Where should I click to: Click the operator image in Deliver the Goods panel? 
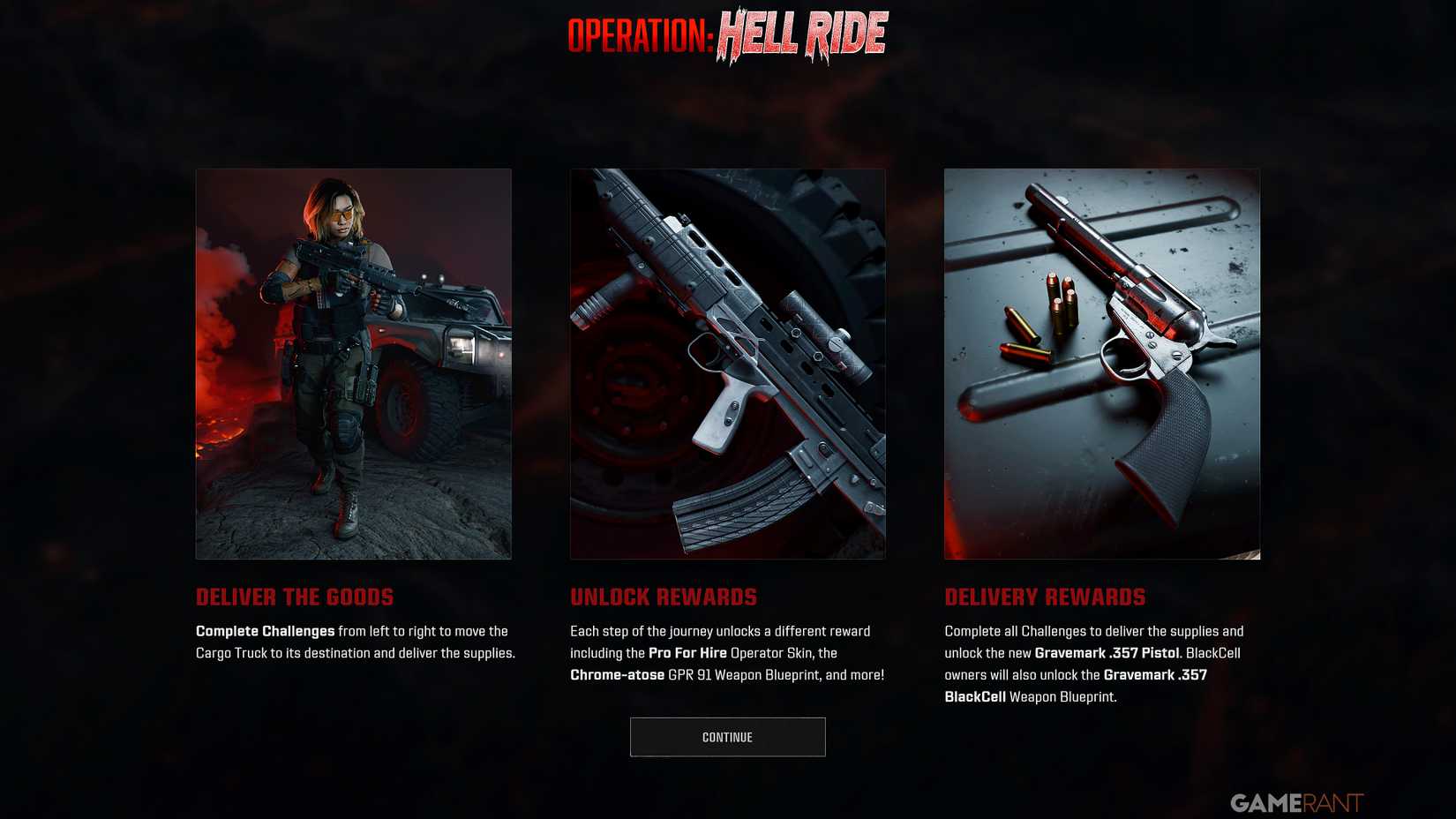352,364
